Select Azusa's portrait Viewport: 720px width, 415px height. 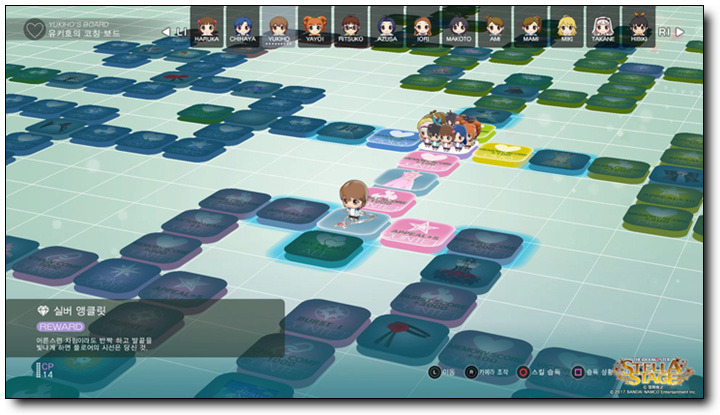[x=386, y=25]
